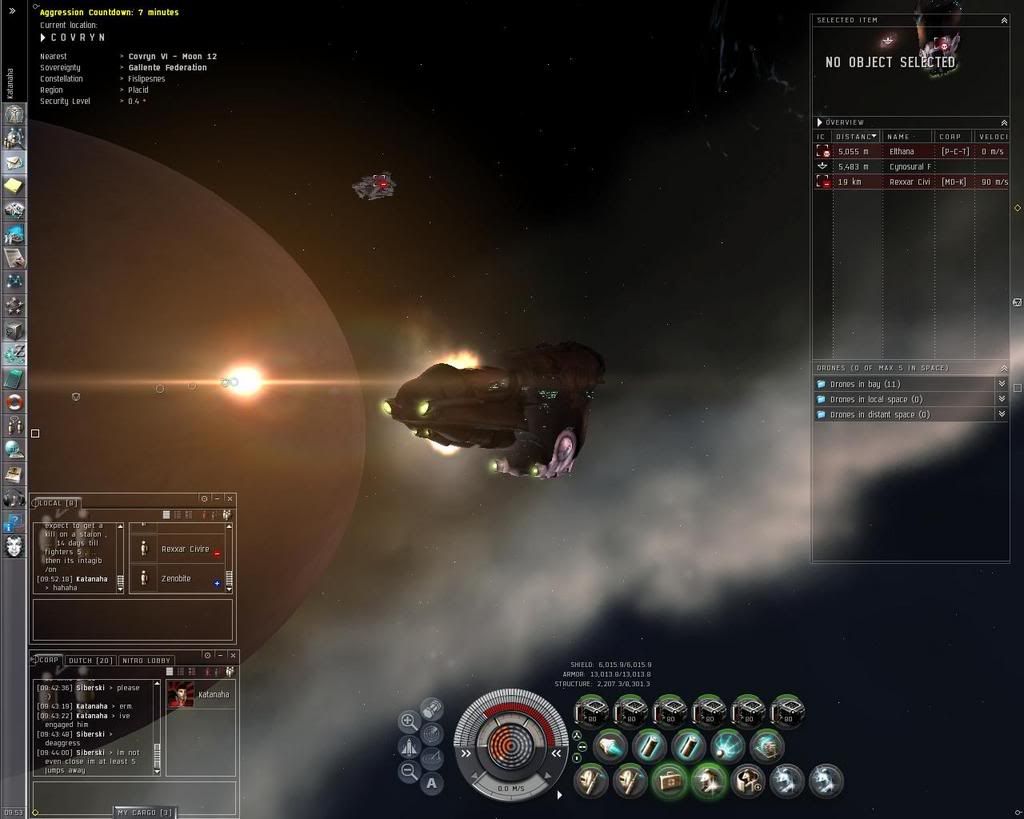Viewport: 1024px width, 819px height.
Task: Select Rexxar Civire in the overview list
Action: (908, 182)
